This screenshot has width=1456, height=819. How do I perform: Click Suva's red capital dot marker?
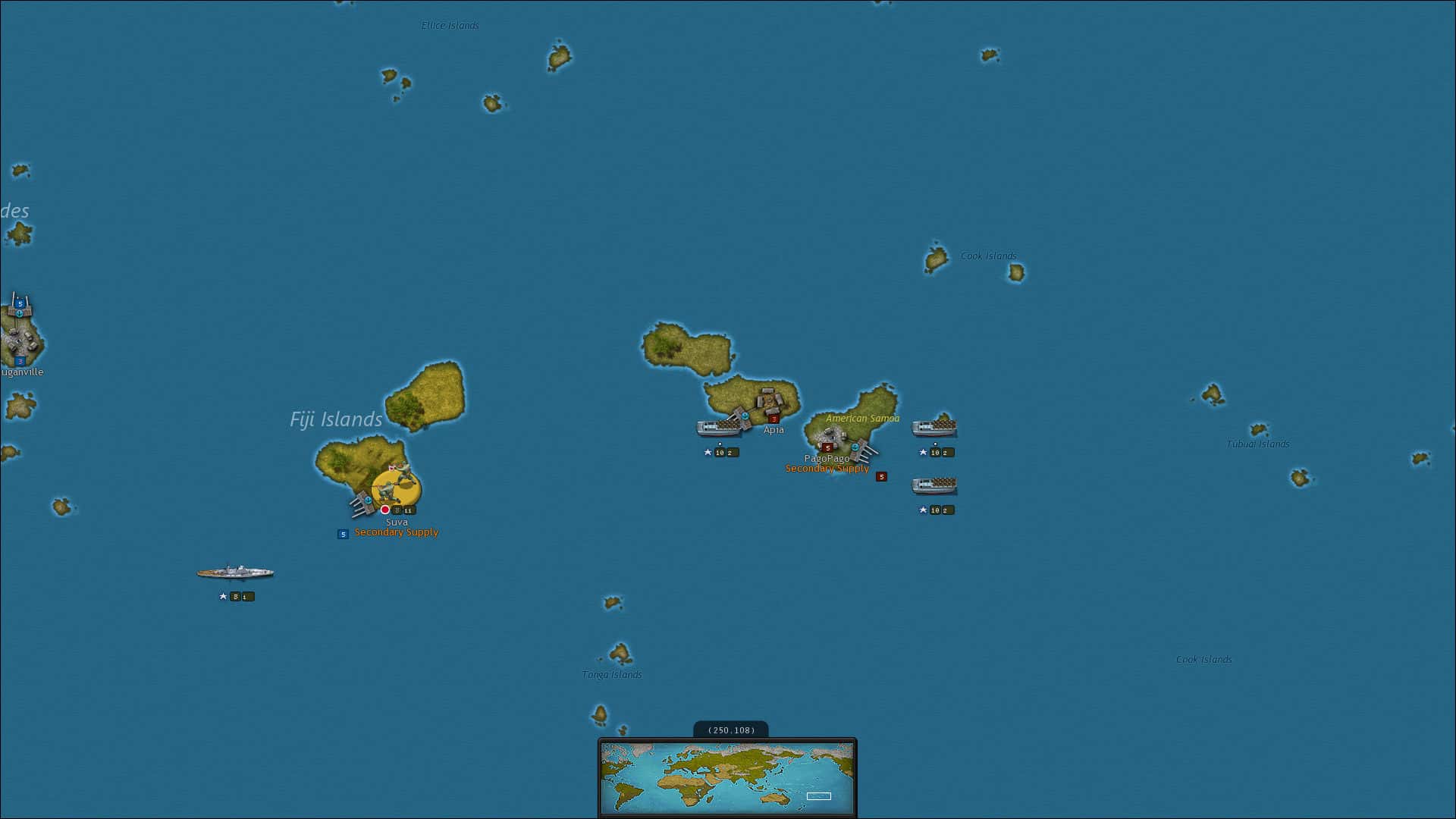click(384, 510)
